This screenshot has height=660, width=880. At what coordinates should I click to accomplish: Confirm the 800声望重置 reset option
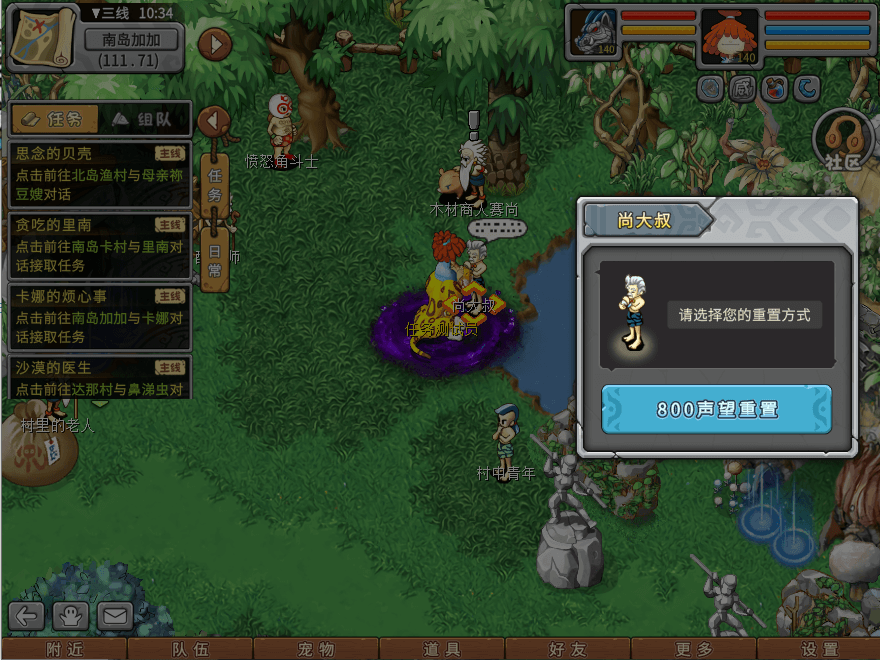(x=716, y=410)
